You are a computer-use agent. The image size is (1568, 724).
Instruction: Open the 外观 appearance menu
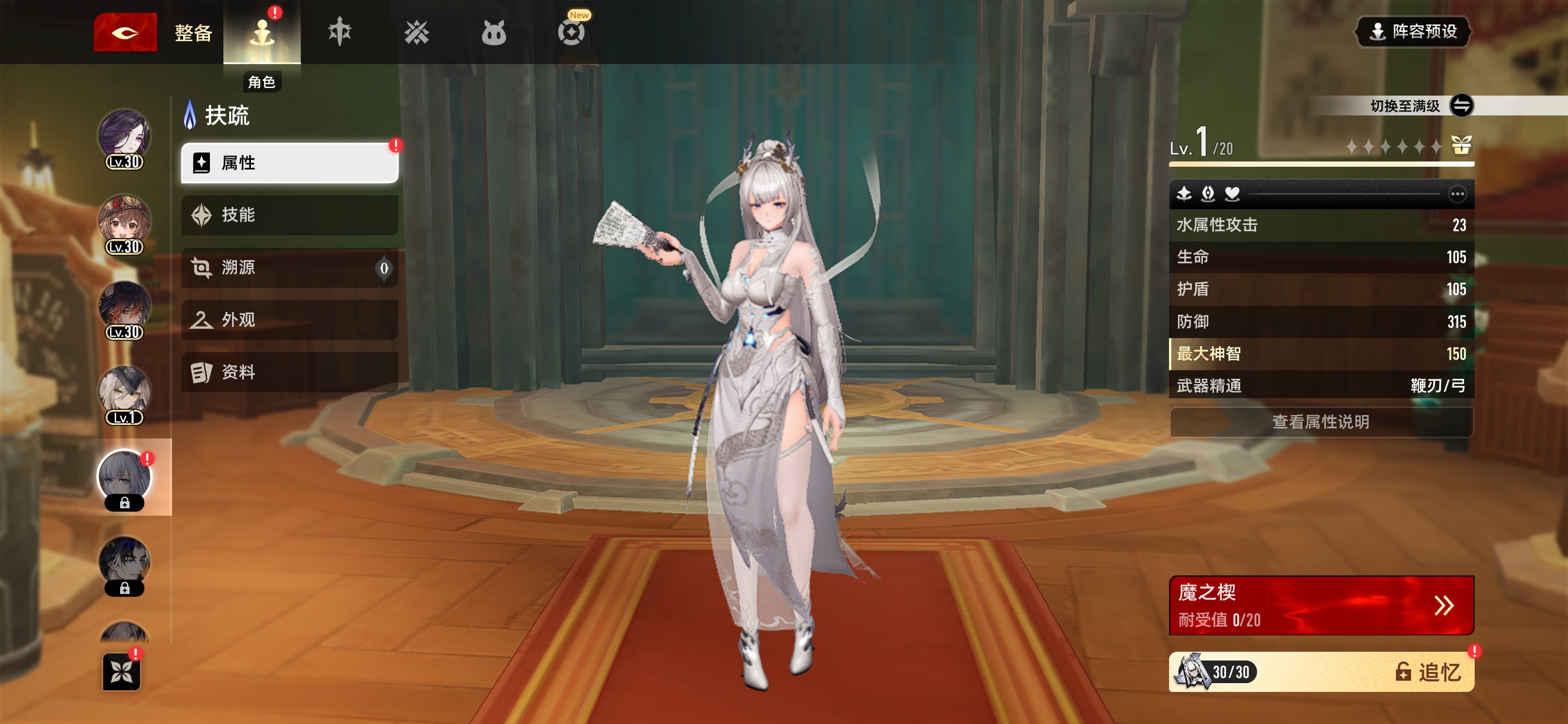[x=290, y=320]
